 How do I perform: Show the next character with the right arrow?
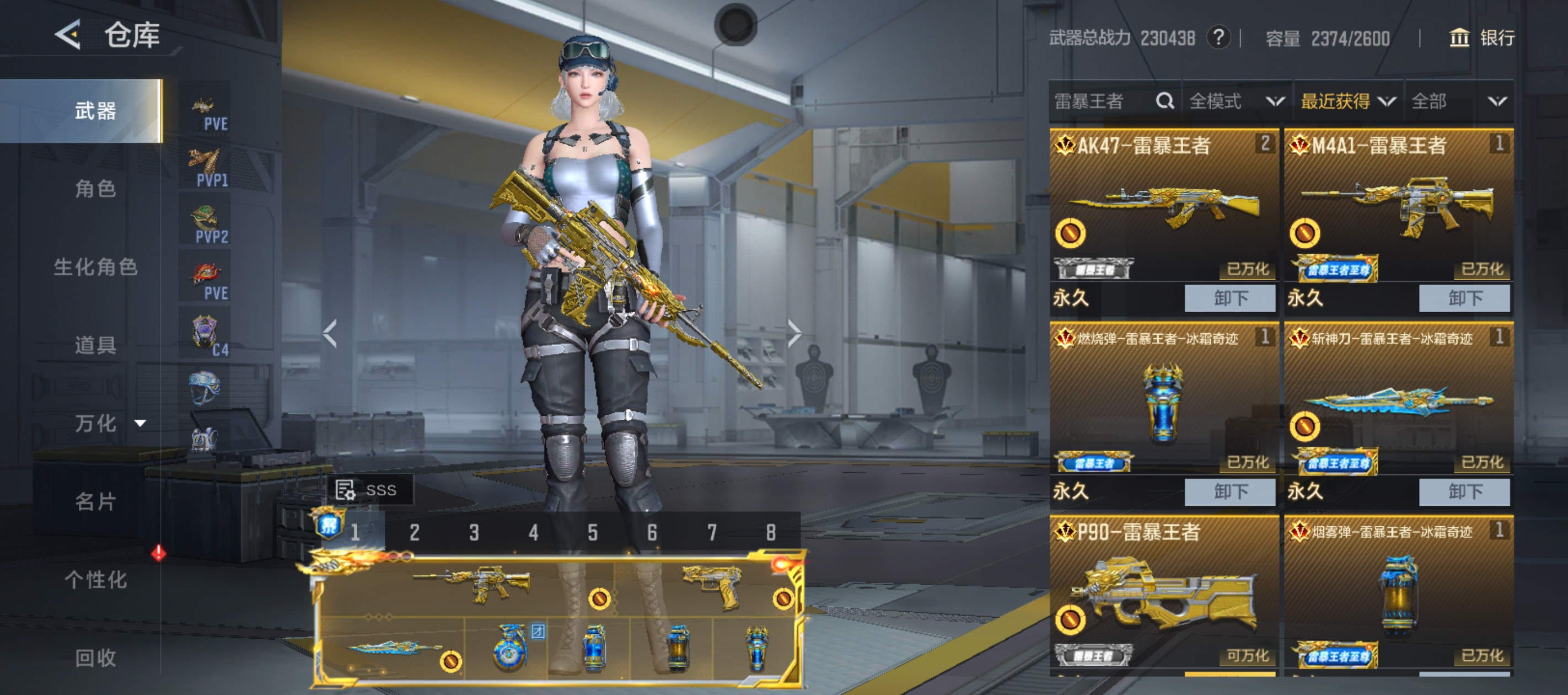[x=794, y=333]
